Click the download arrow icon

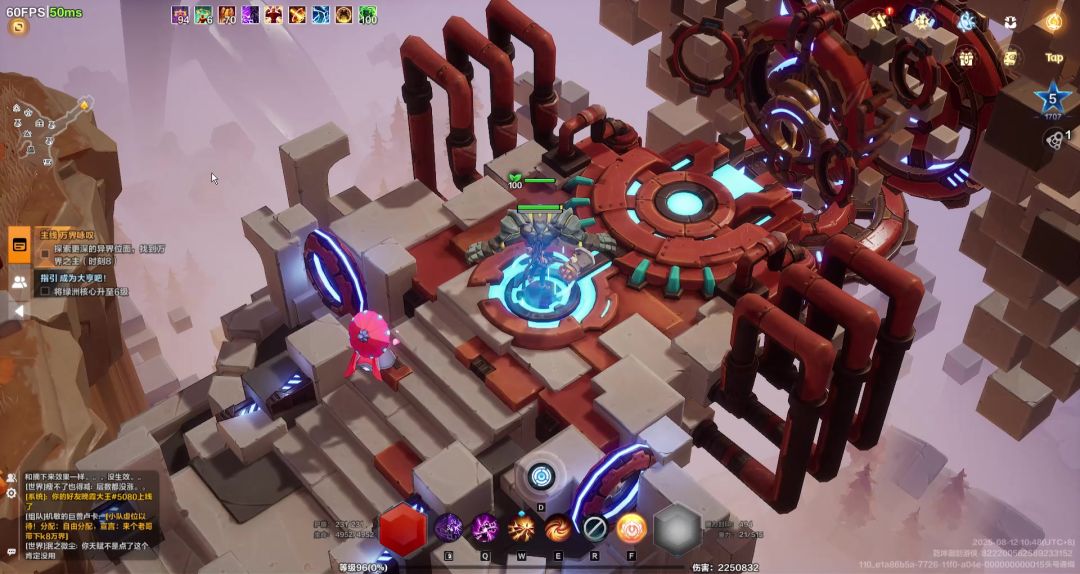tap(1010, 21)
